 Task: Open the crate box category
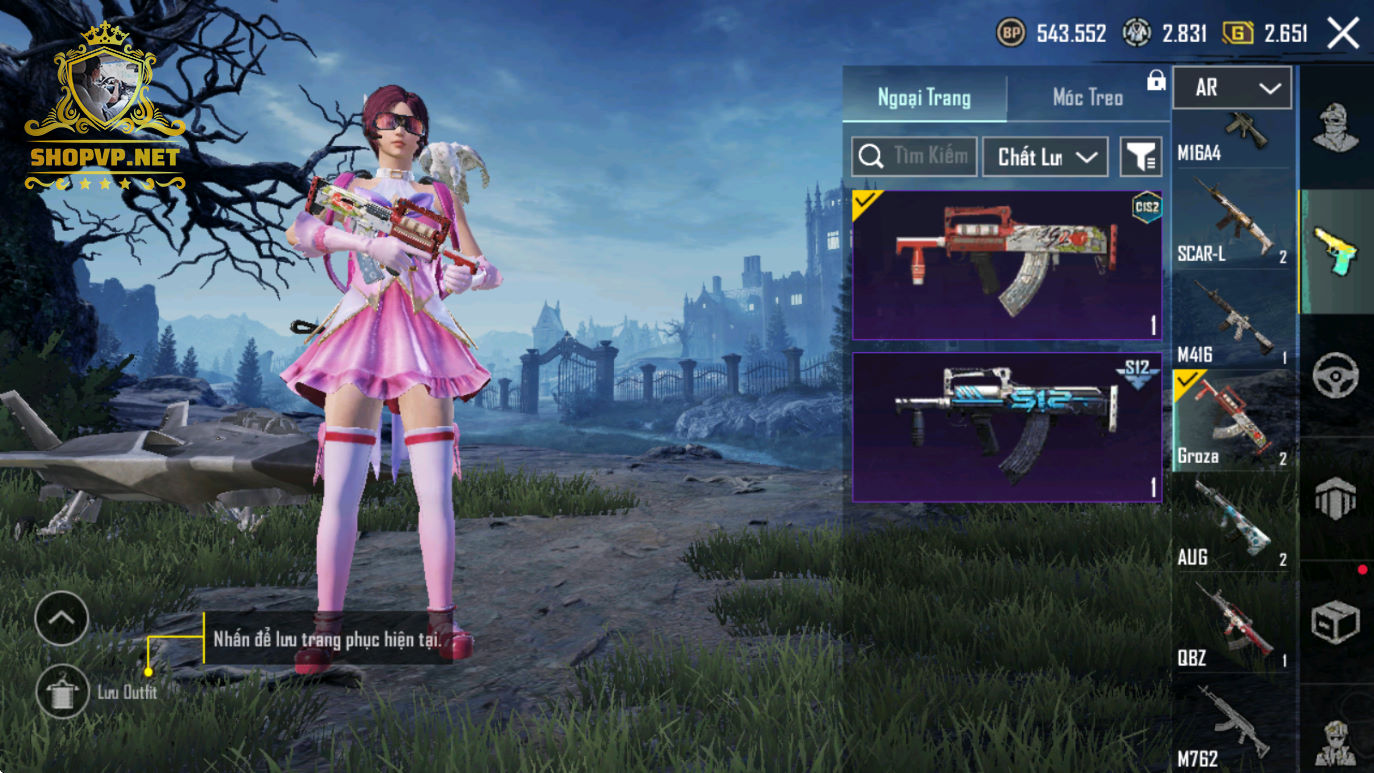pyautogui.click(x=1335, y=623)
